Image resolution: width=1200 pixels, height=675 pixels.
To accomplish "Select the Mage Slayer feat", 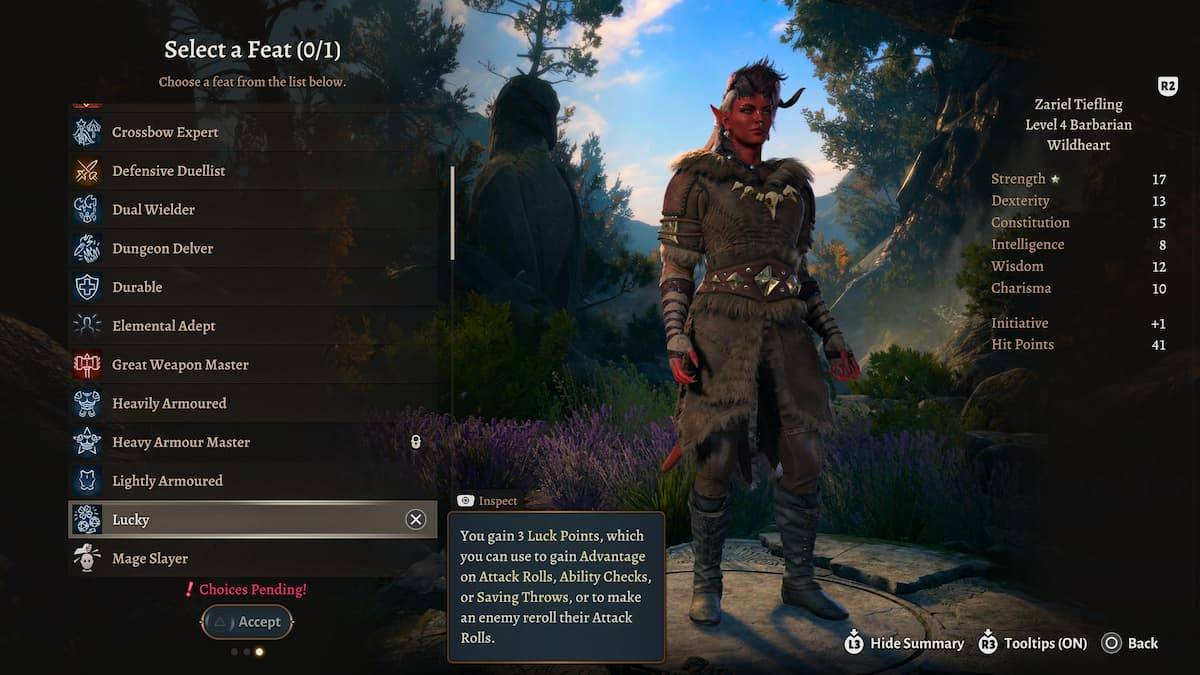I will pos(150,559).
